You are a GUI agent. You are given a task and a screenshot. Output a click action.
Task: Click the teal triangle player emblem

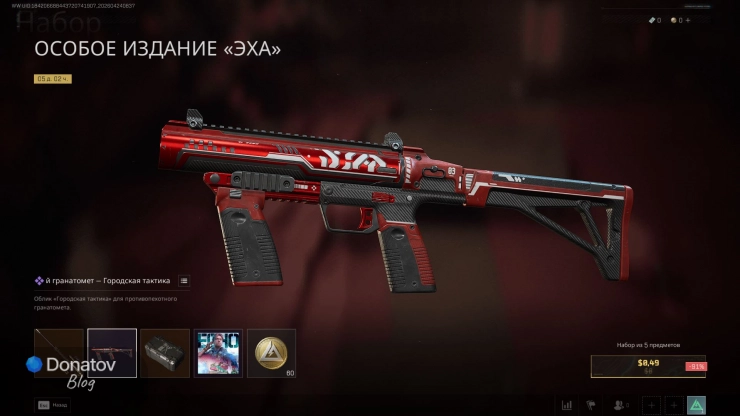[698, 405]
